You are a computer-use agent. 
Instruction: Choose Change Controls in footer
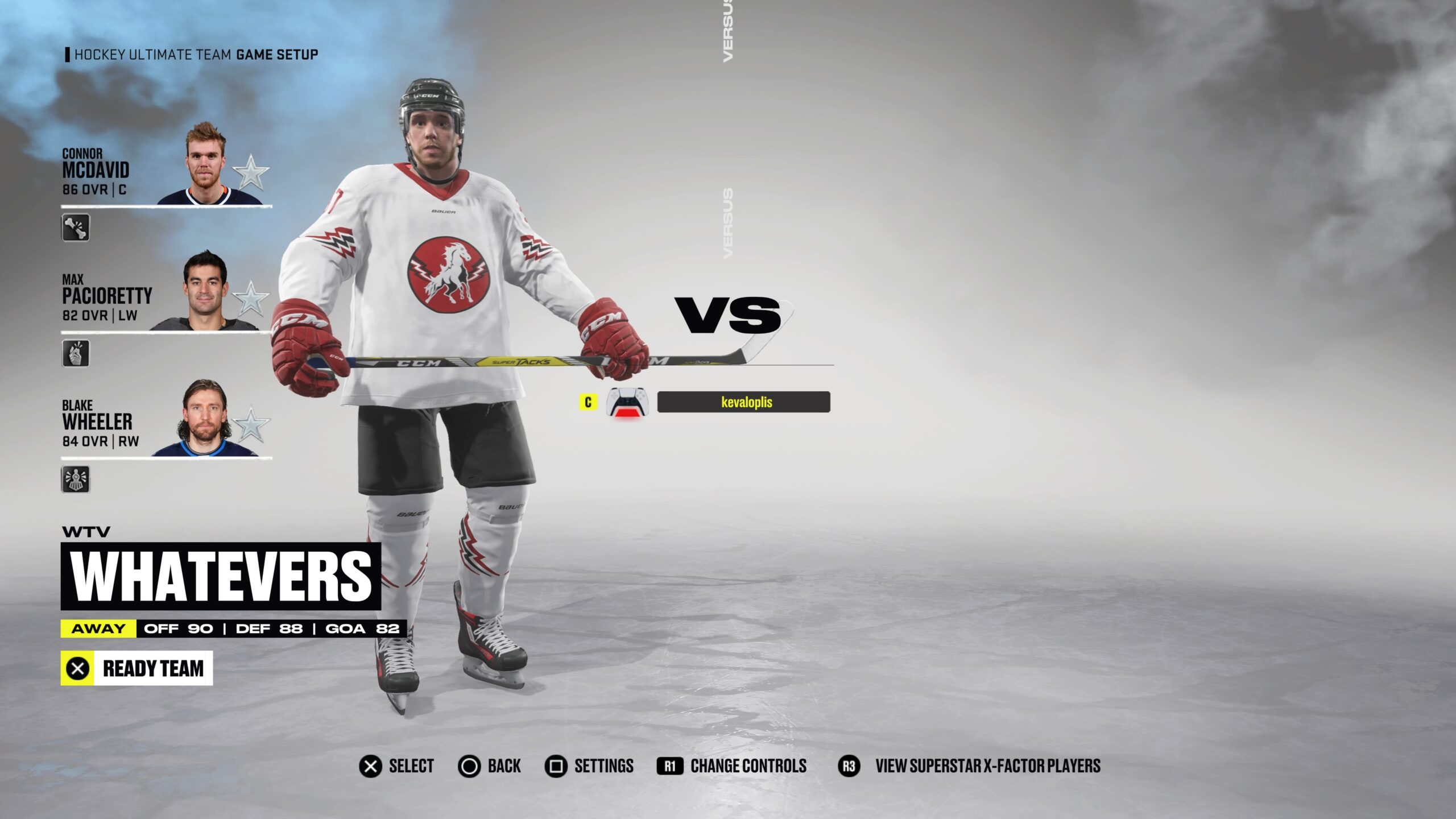[732, 766]
